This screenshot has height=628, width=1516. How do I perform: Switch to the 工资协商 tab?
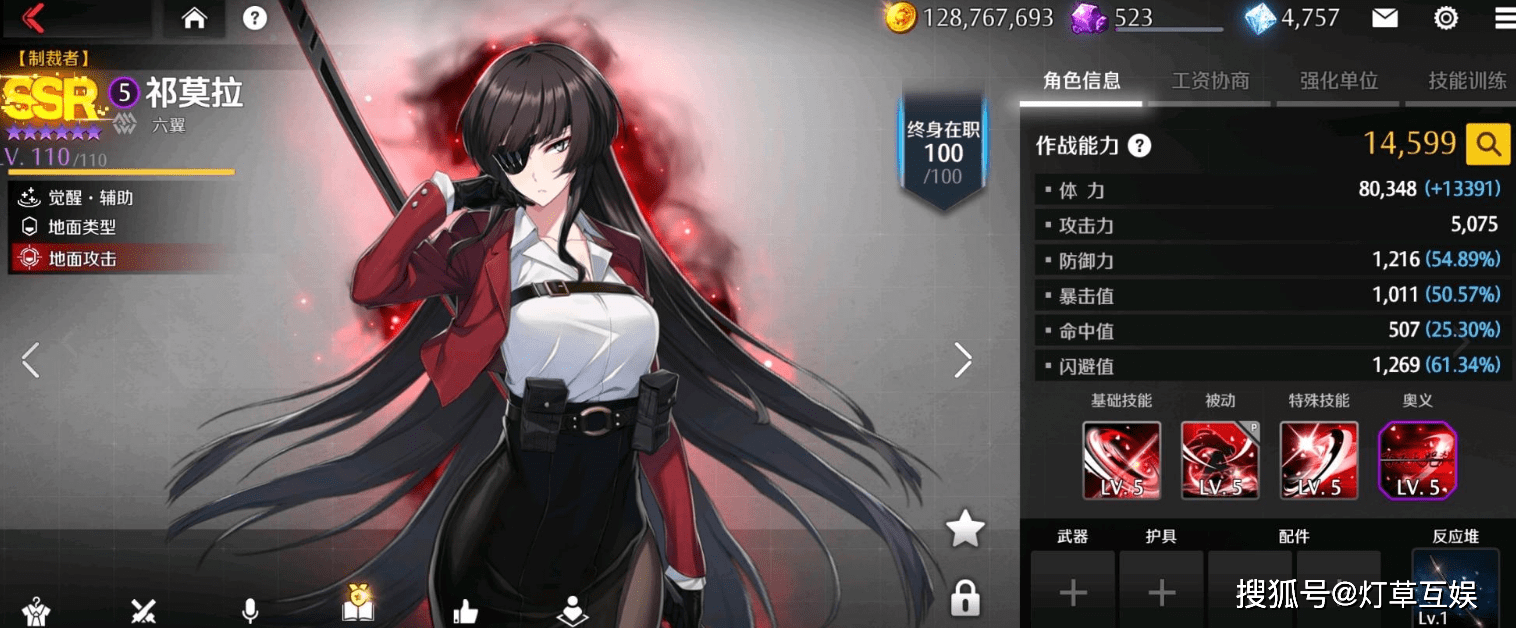[x=1210, y=81]
